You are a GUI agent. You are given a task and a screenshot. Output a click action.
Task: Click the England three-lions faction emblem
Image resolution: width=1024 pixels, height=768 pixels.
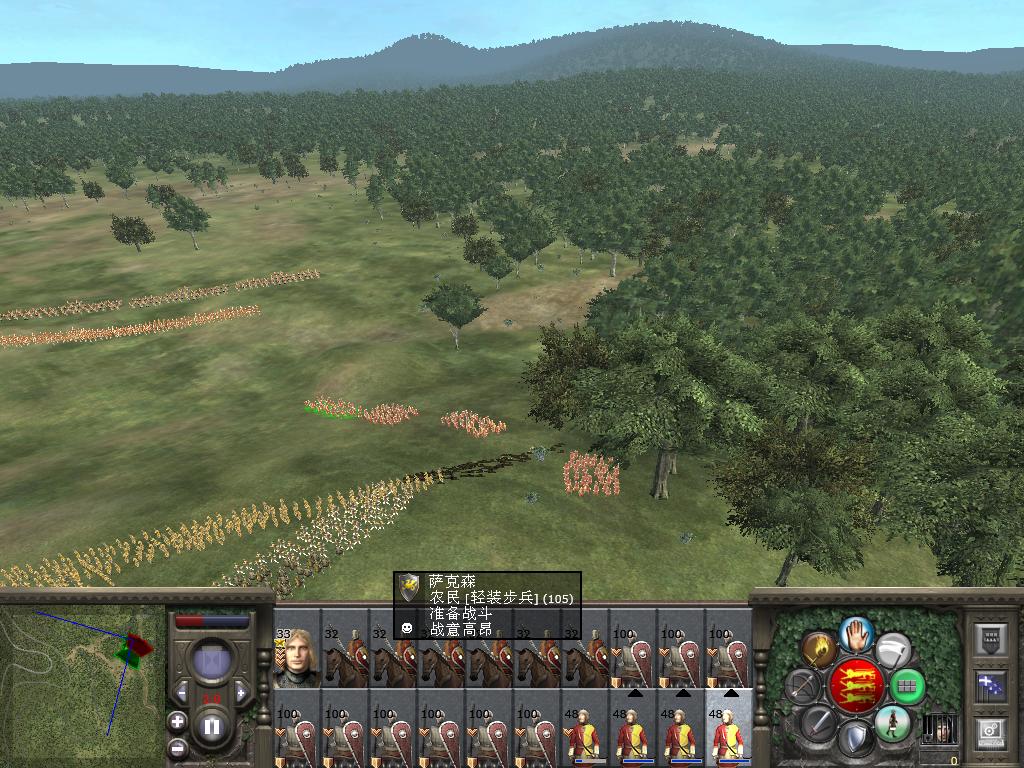856,686
